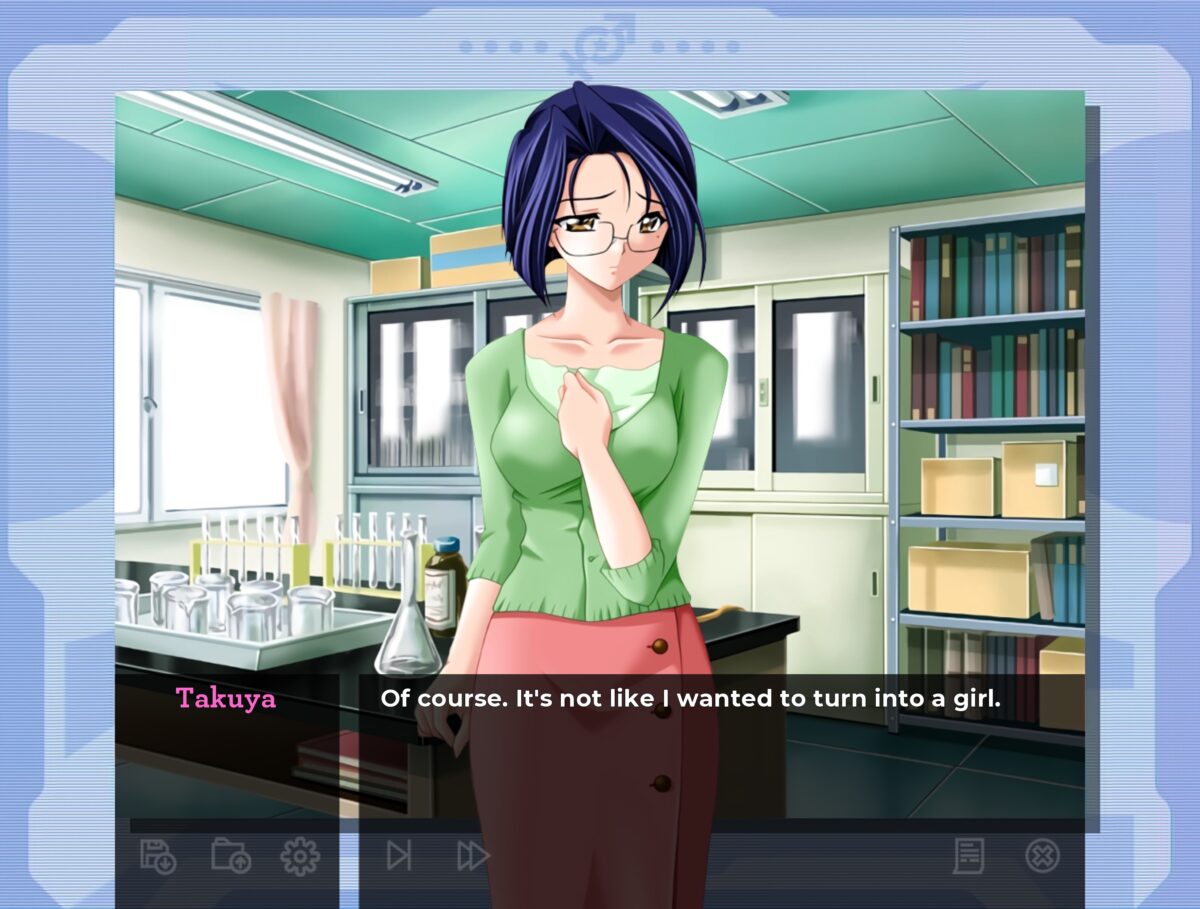Open the load game folder icon

click(230, 856)
